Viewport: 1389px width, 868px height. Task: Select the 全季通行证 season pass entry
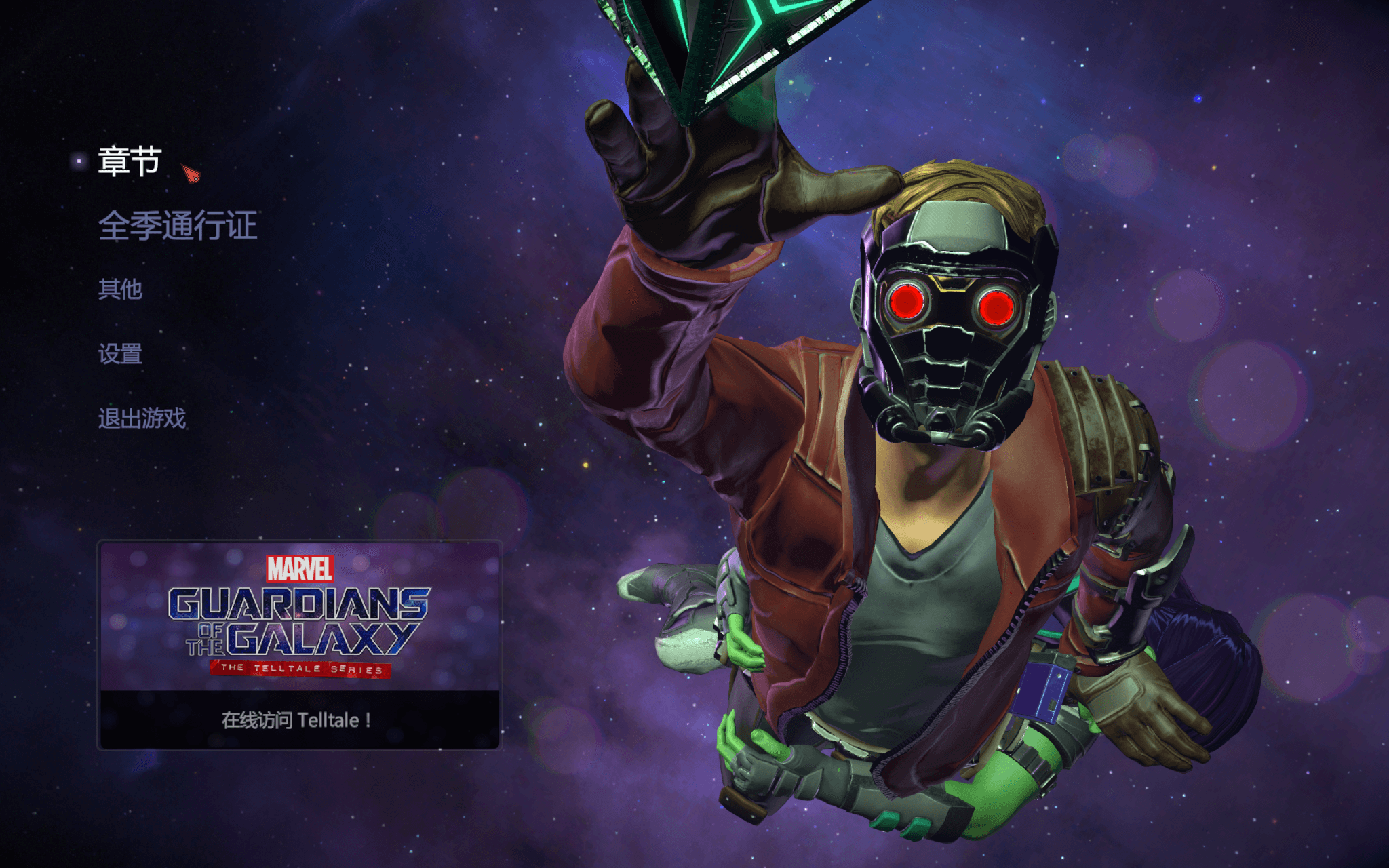tap(177, 225)
